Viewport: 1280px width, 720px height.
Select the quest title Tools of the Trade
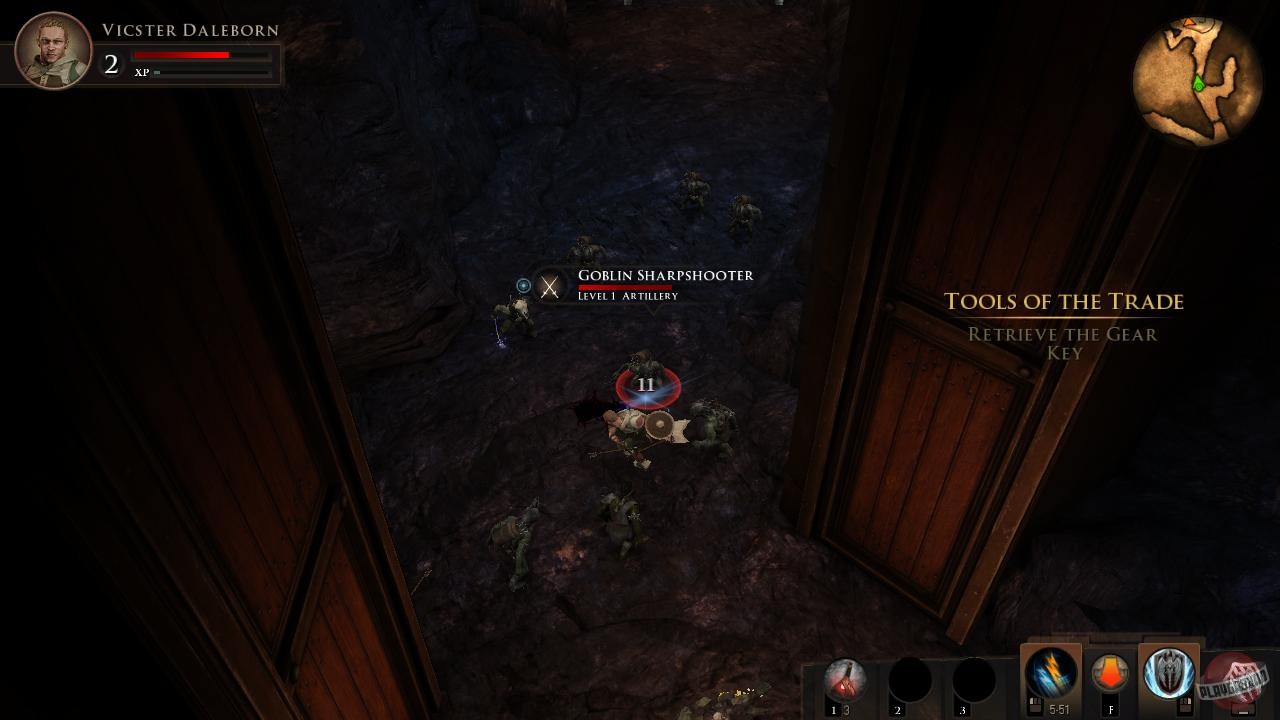point(1064,302)
